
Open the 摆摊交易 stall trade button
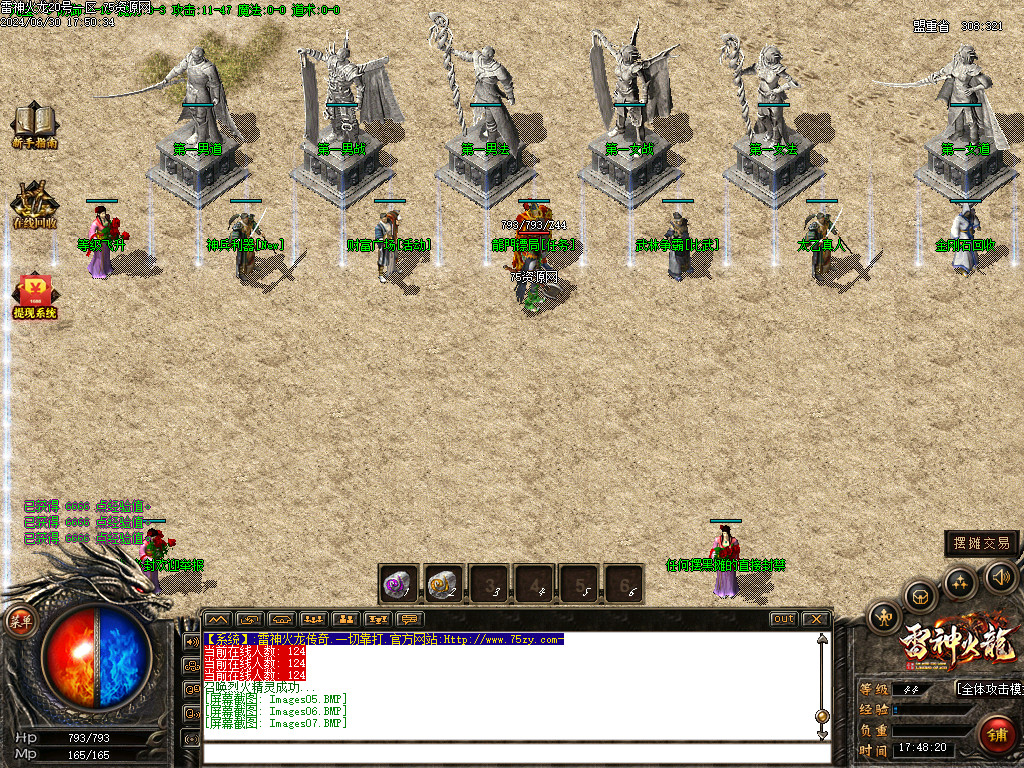coord(982,543)
